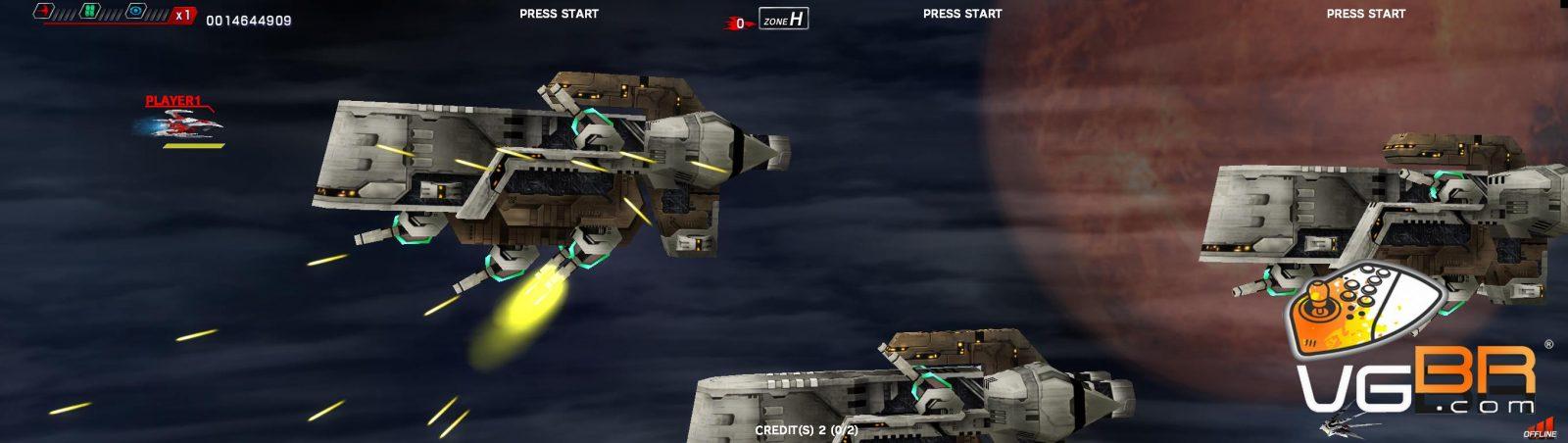Click the Zone H indicator
Screen dimensions: 1568x443
(783, 19)
